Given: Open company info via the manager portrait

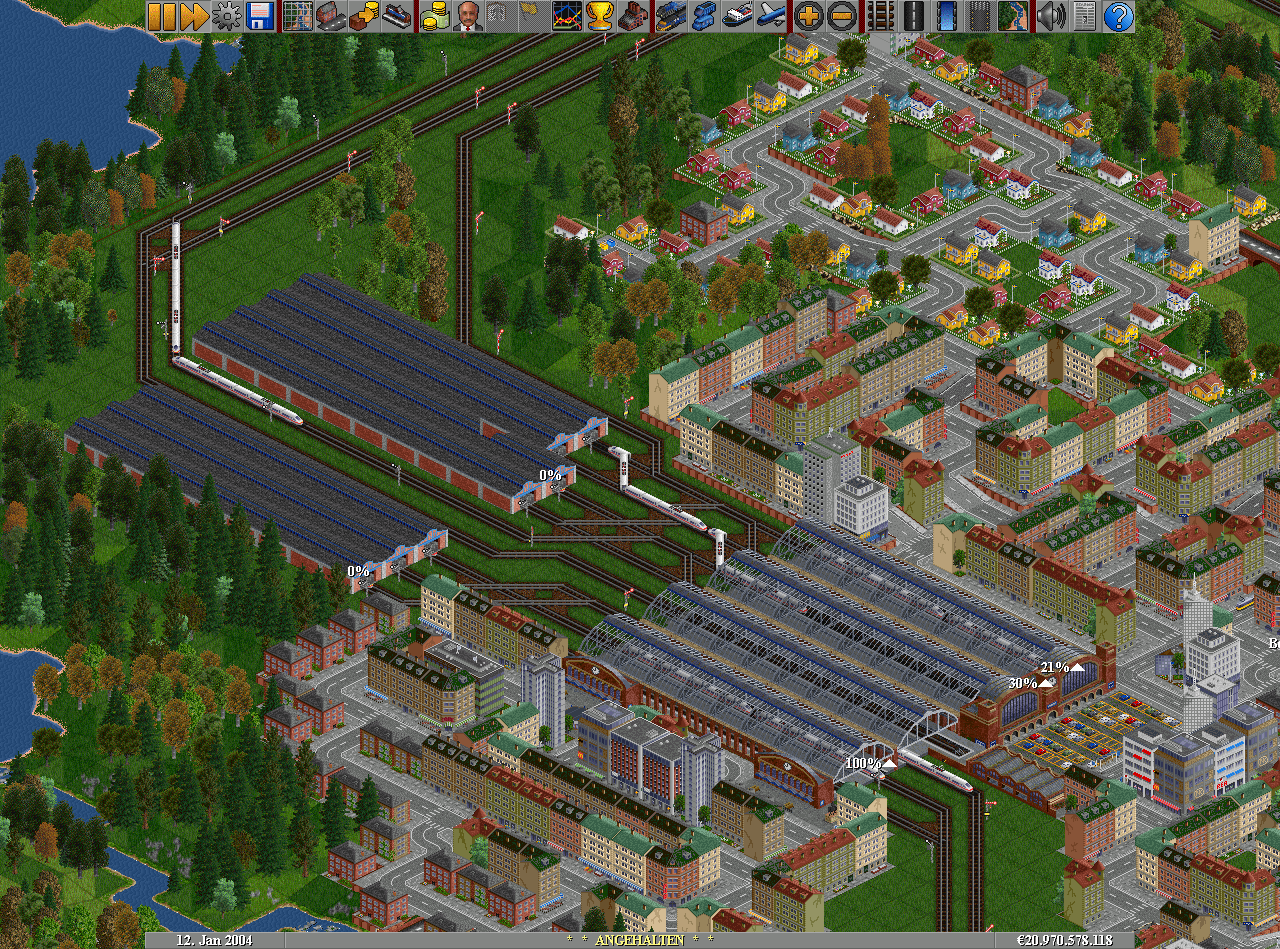Looking at the screenshot, I should (467, 15).
